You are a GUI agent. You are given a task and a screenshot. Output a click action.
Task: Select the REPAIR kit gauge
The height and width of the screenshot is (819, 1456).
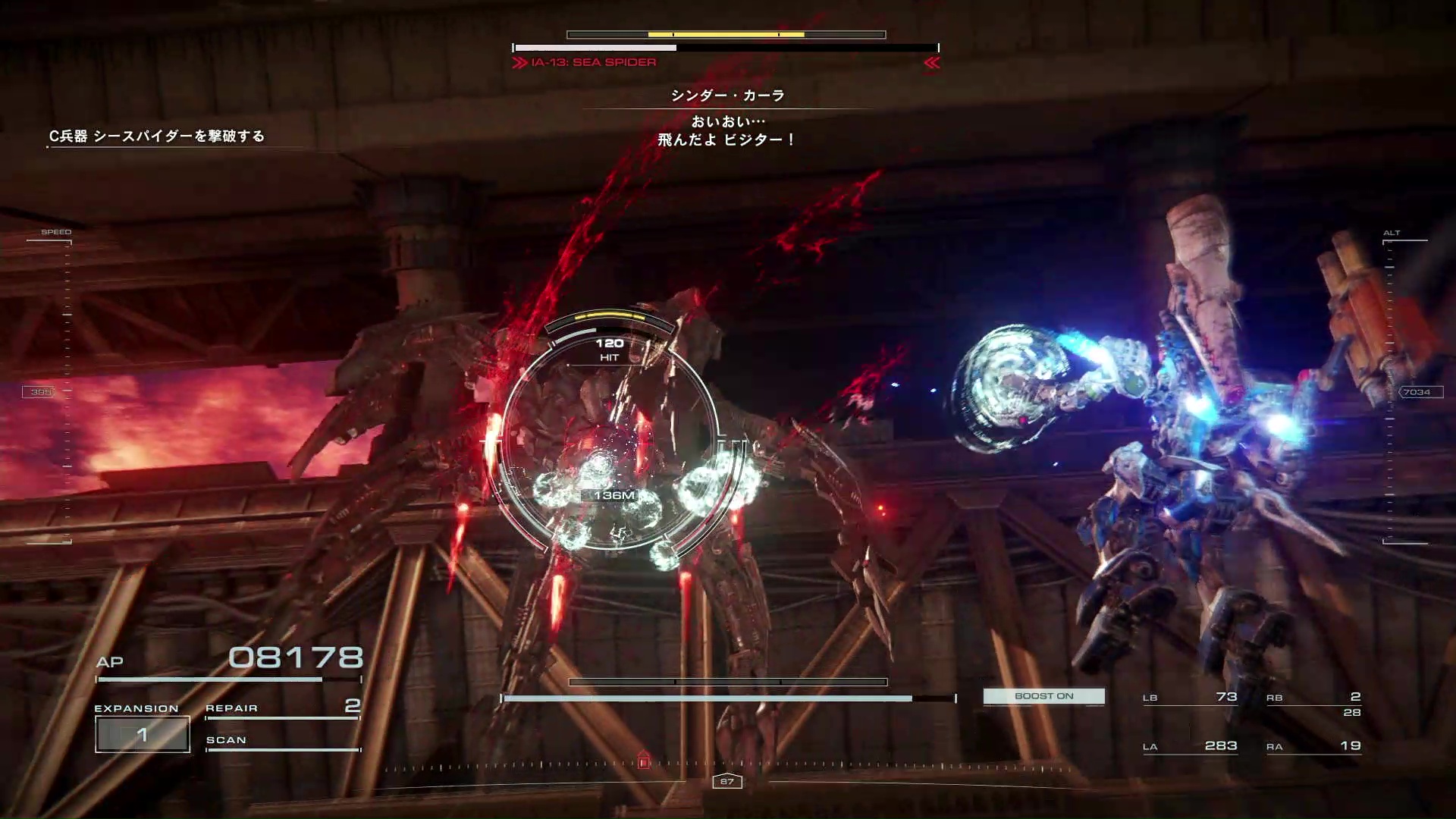click(282, 709)
